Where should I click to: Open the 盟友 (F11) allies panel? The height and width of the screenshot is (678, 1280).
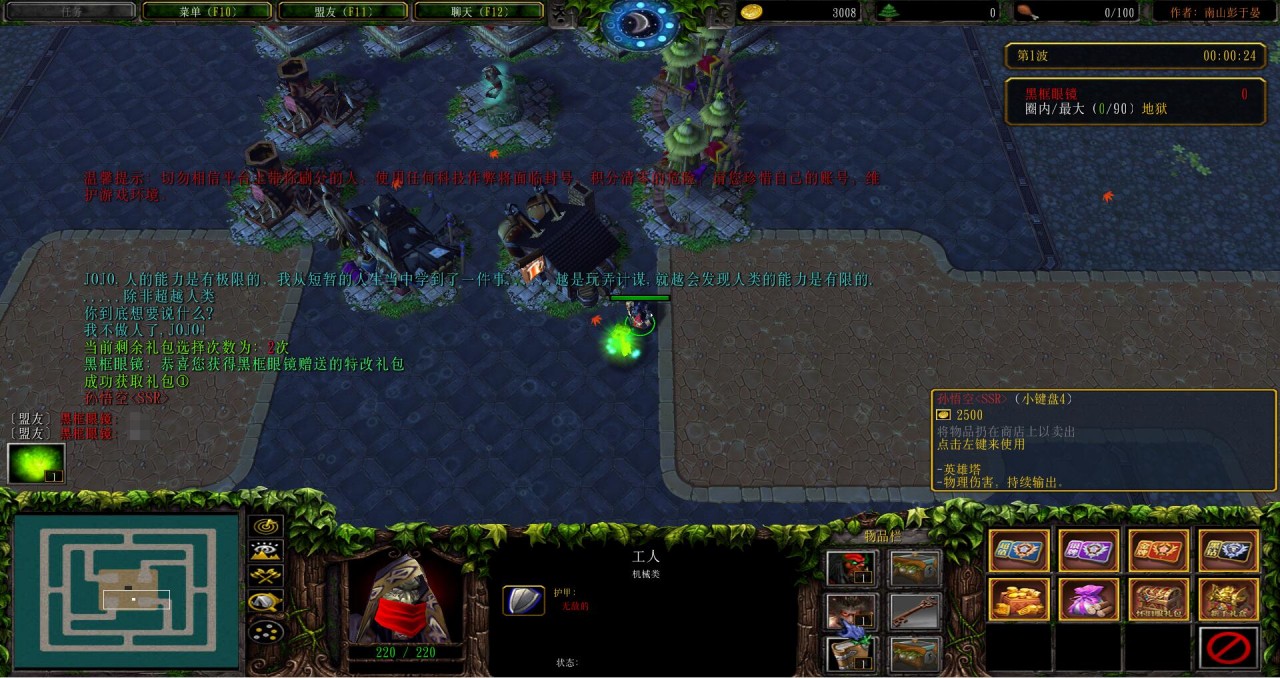point(342,11)
